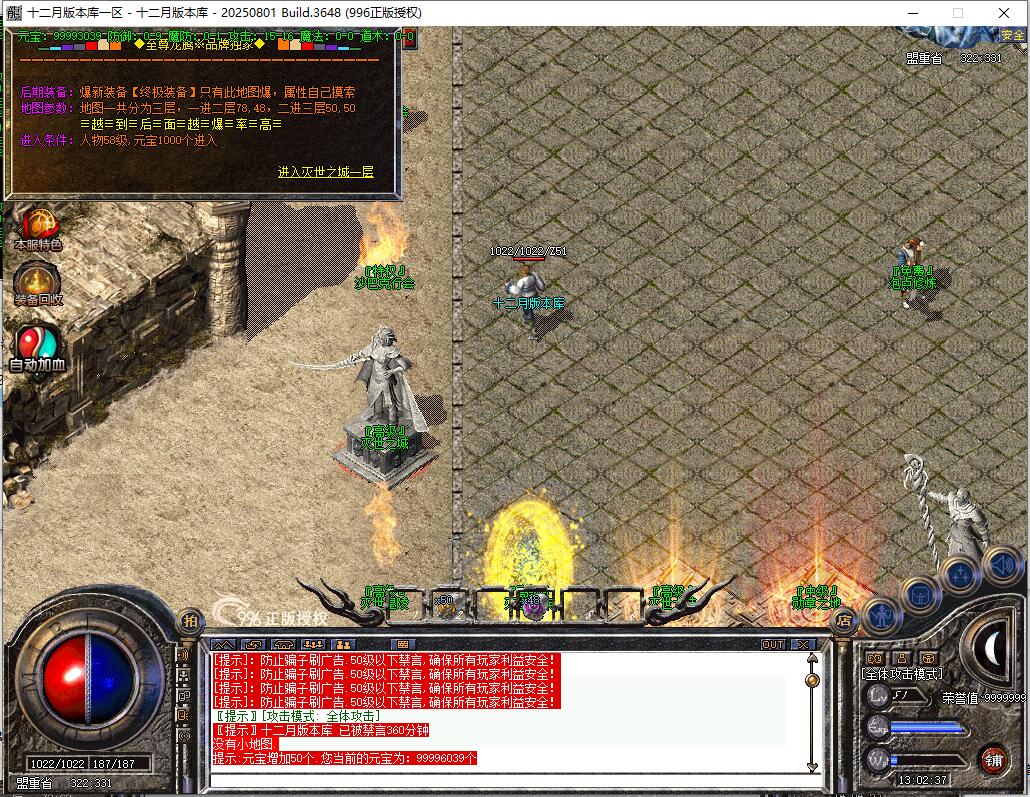Toggle the 自动加血 auto-heal icon

(x=37, y=348)
